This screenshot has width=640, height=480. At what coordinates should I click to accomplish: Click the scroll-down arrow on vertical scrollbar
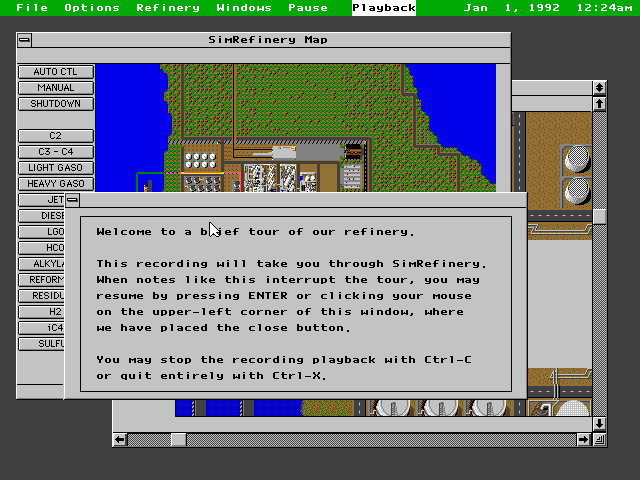[x=599, y=423]
